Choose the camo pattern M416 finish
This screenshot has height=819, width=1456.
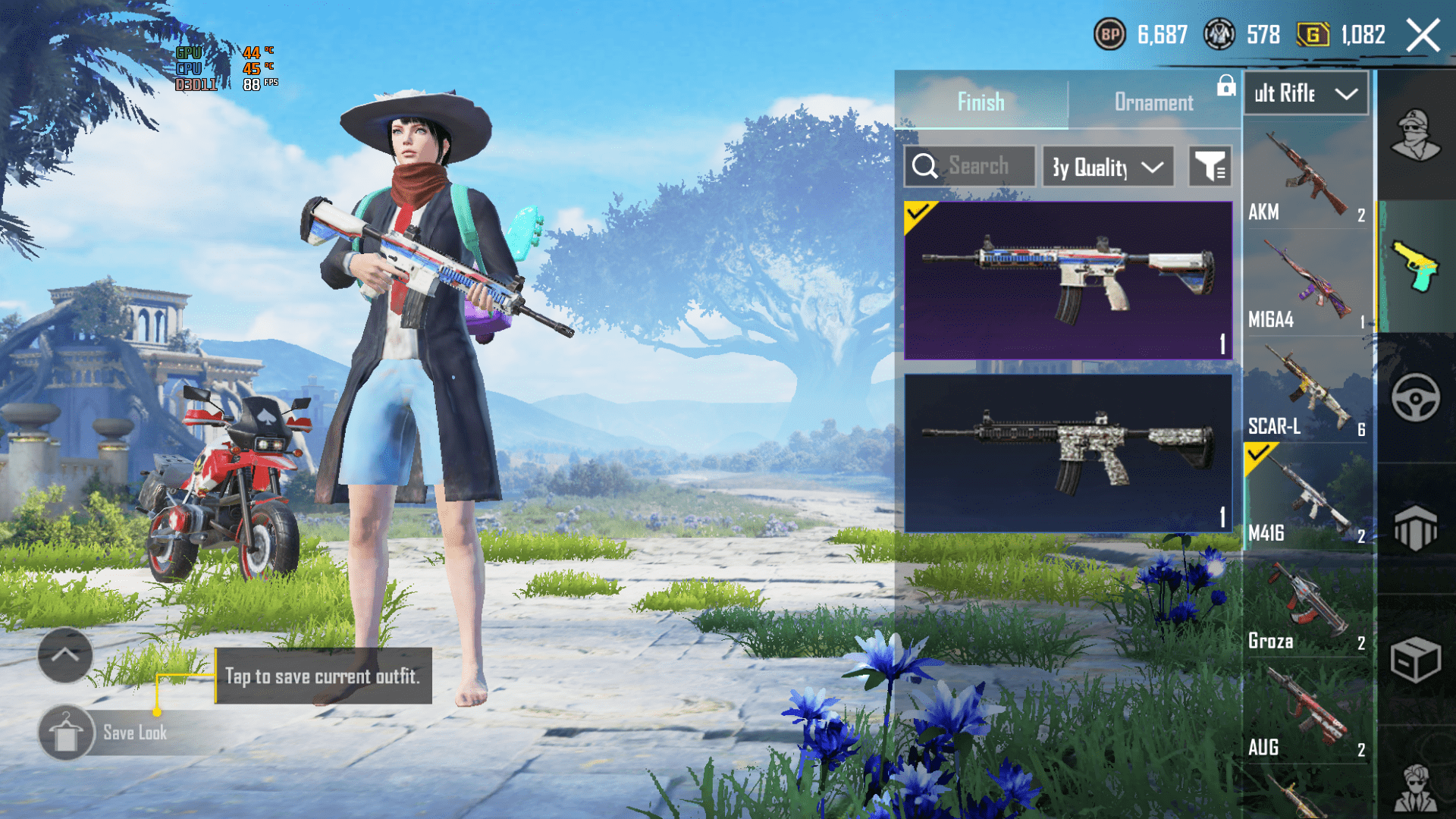(x=1068, y=453)
